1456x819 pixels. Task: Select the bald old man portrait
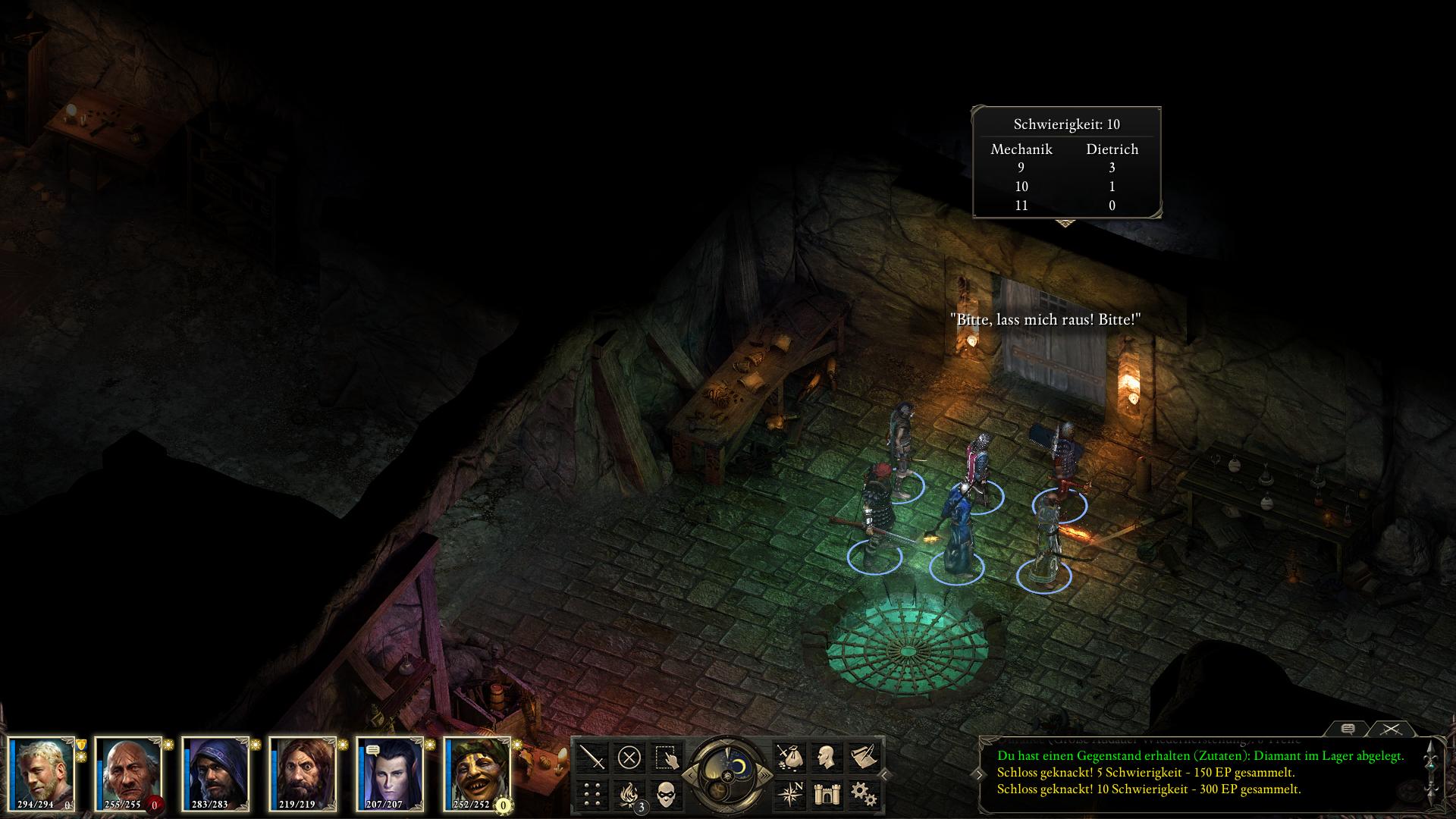(x=128, y=772)
